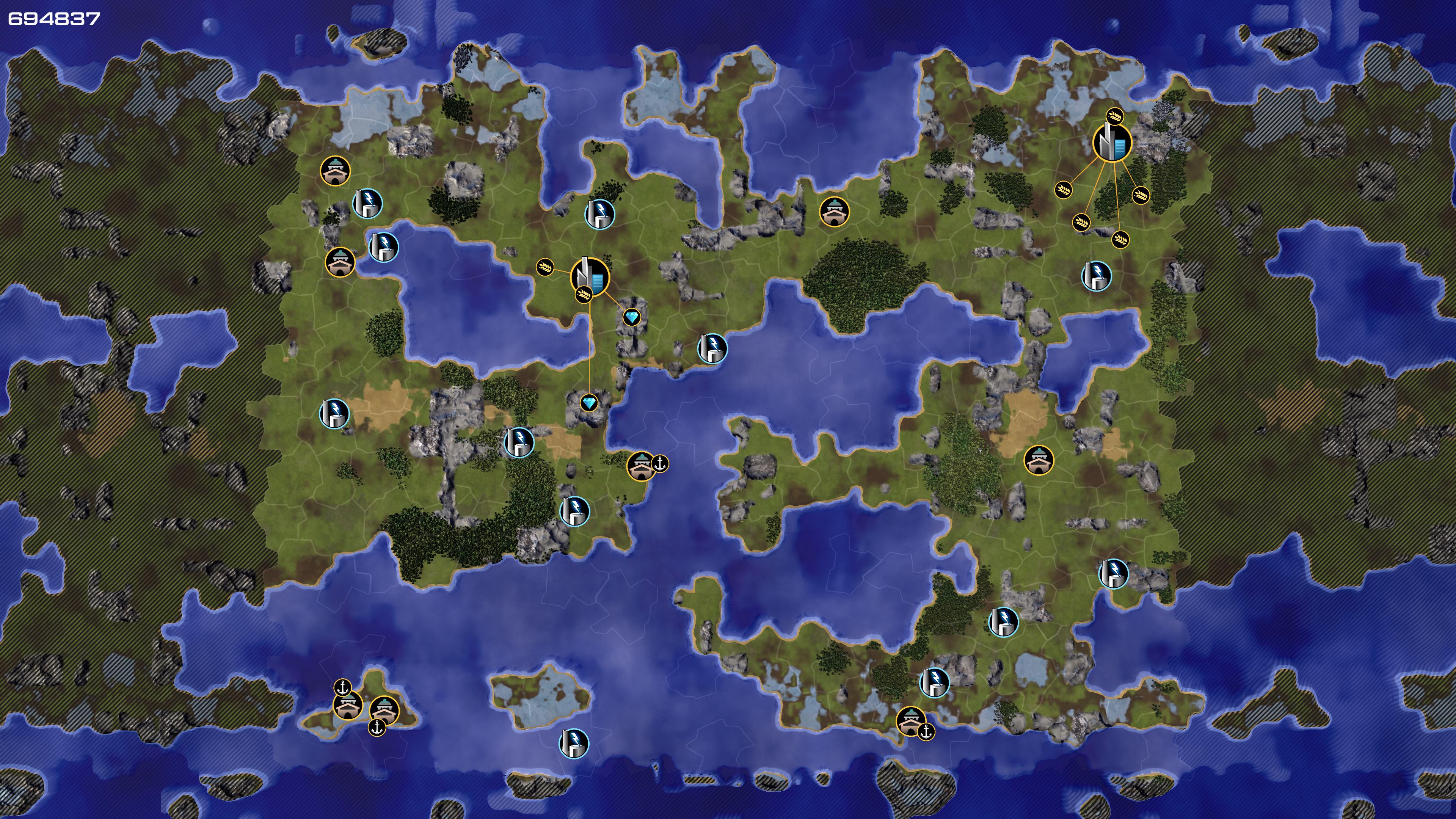Screen dimensions: 1456x819
Task: Pick the grain marker overlapping the diamond-linked city
Action: point(583,294)
